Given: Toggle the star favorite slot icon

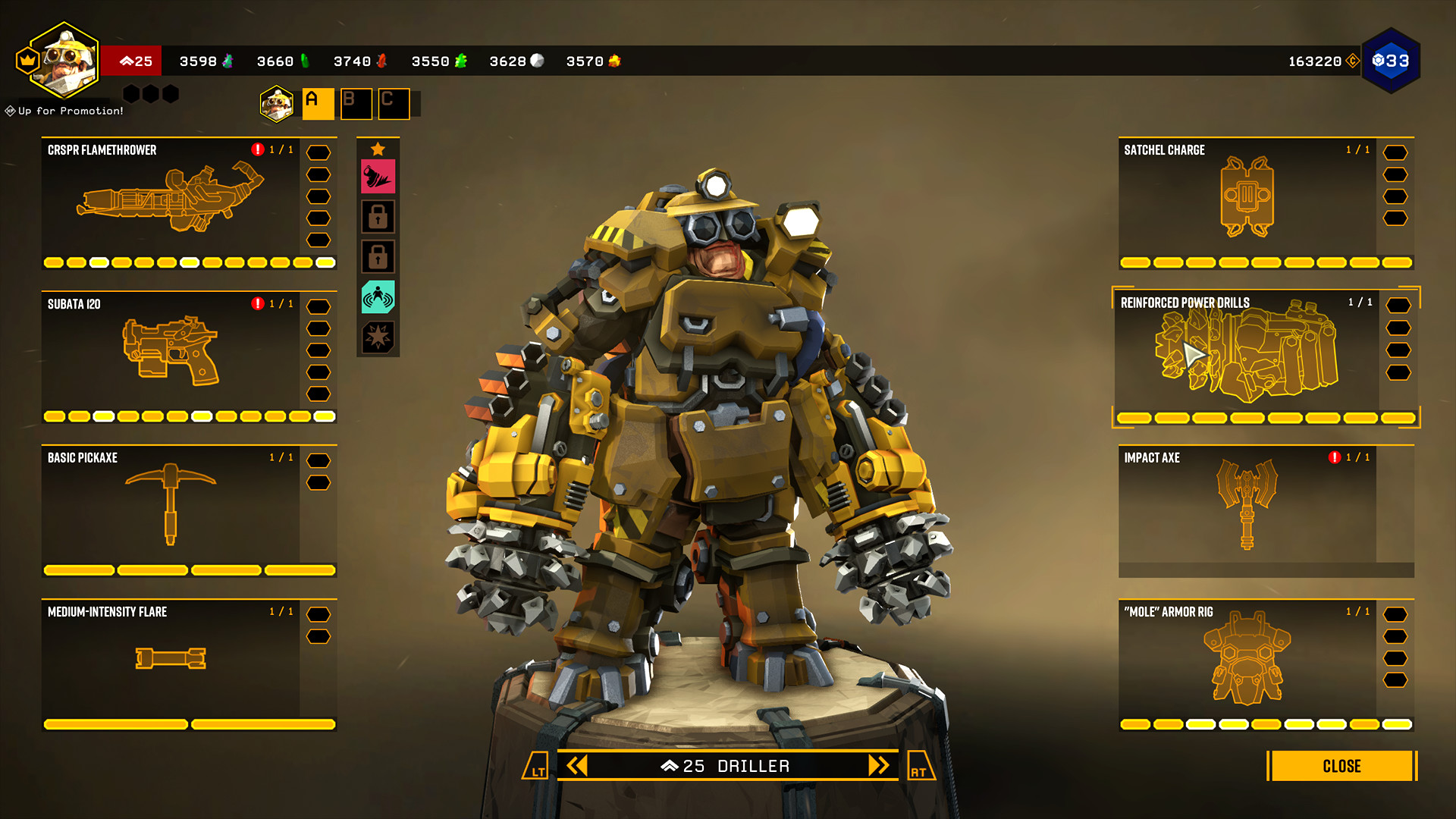Looking at the screenshot, I should pos(379,149).
